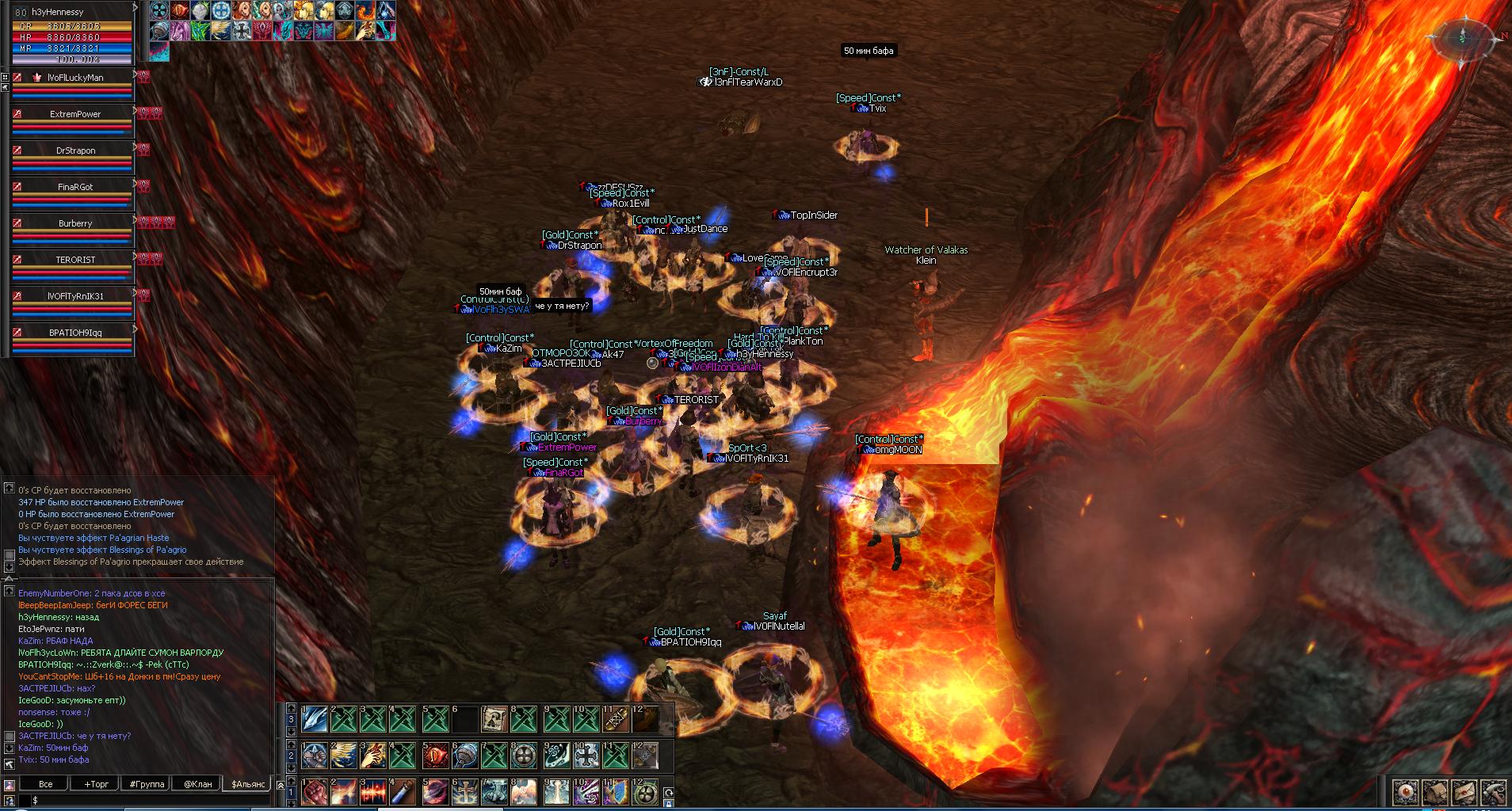
Task: Open the mail envelope icon
Action: coord(1464,791)
